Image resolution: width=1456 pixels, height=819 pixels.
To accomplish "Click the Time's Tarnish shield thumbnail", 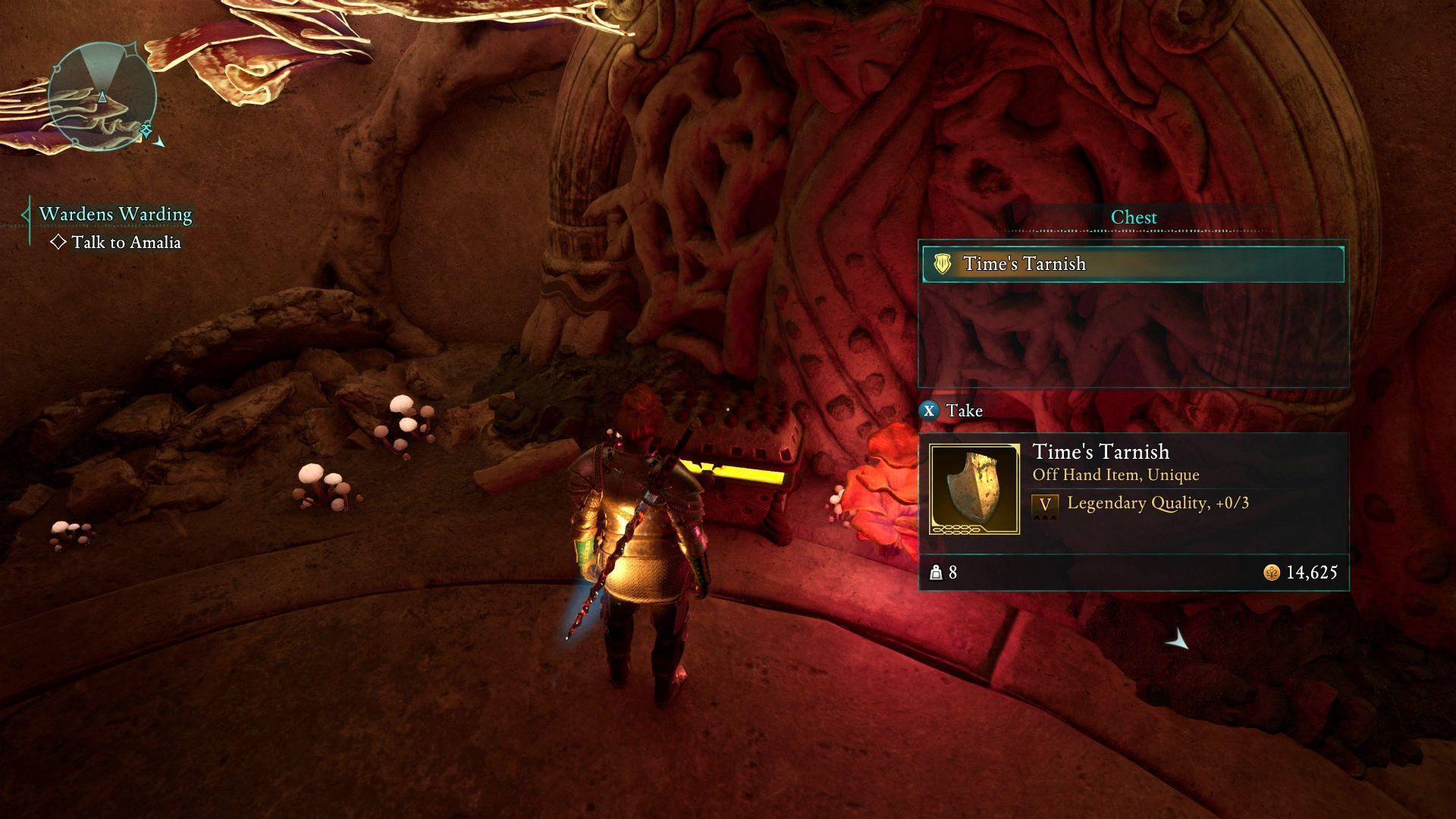I will click(x=974, y=489).
